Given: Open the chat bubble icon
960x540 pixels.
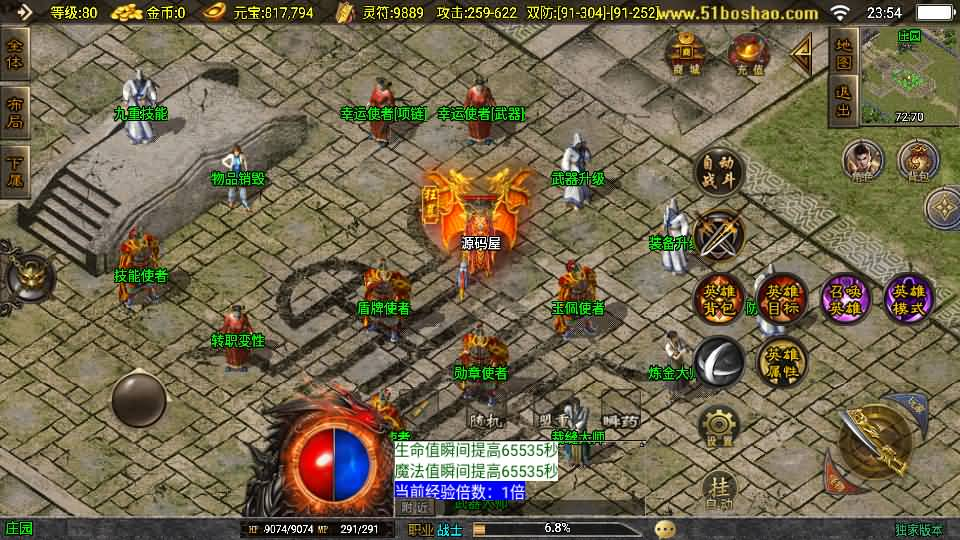Looking at the screenshot, I should (x=665, y=529).
